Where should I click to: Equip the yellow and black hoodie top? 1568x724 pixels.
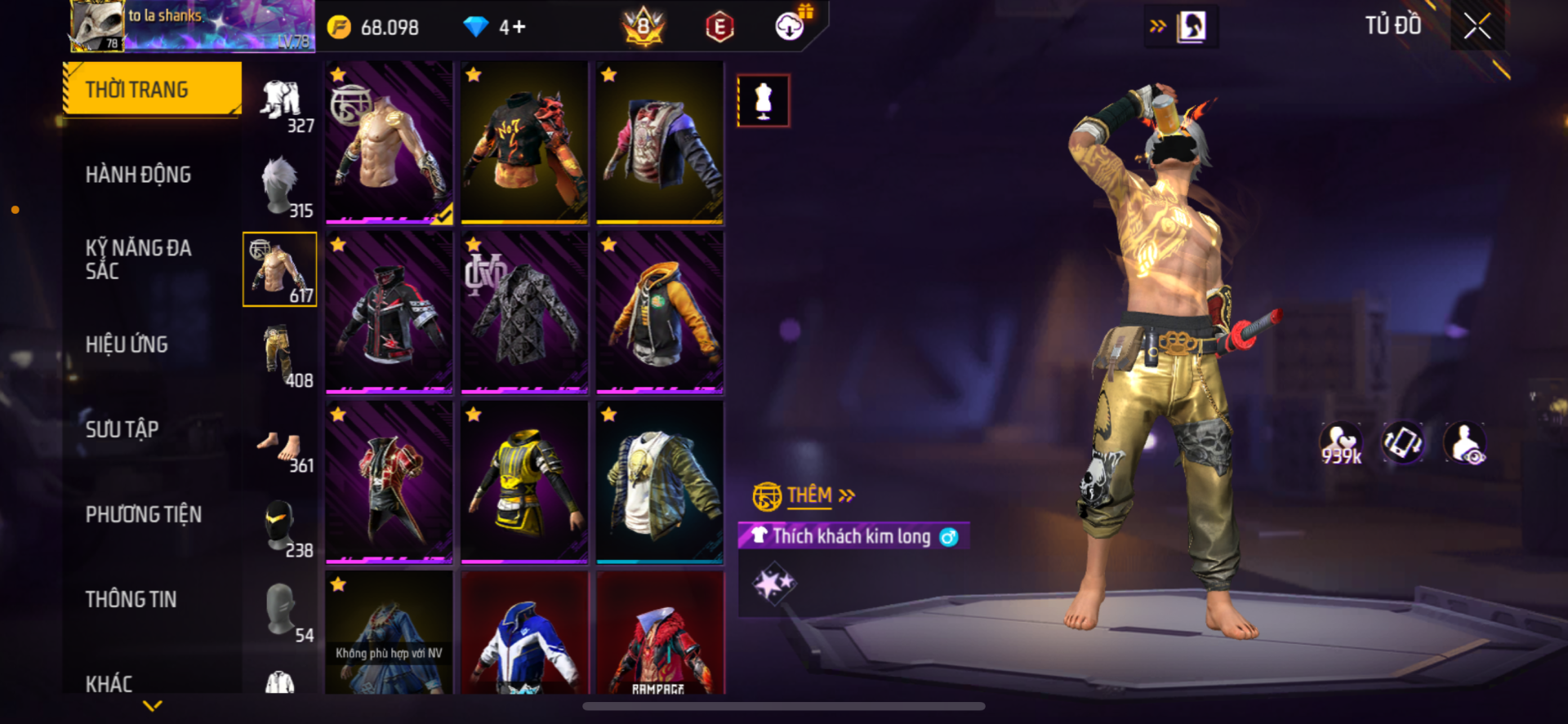click(x=660, y=312)
